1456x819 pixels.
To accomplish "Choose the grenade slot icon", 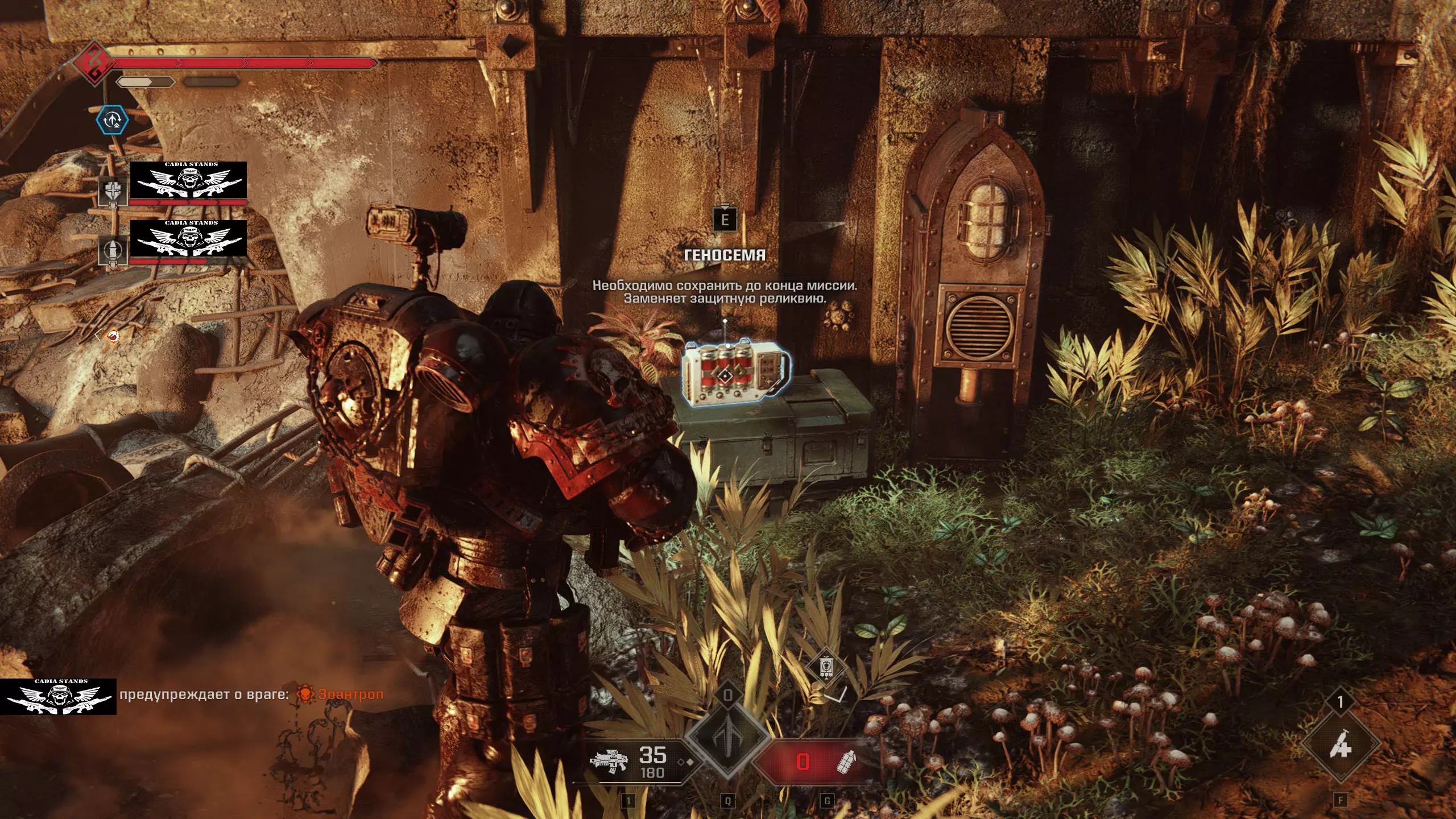I will coord(847,762).
